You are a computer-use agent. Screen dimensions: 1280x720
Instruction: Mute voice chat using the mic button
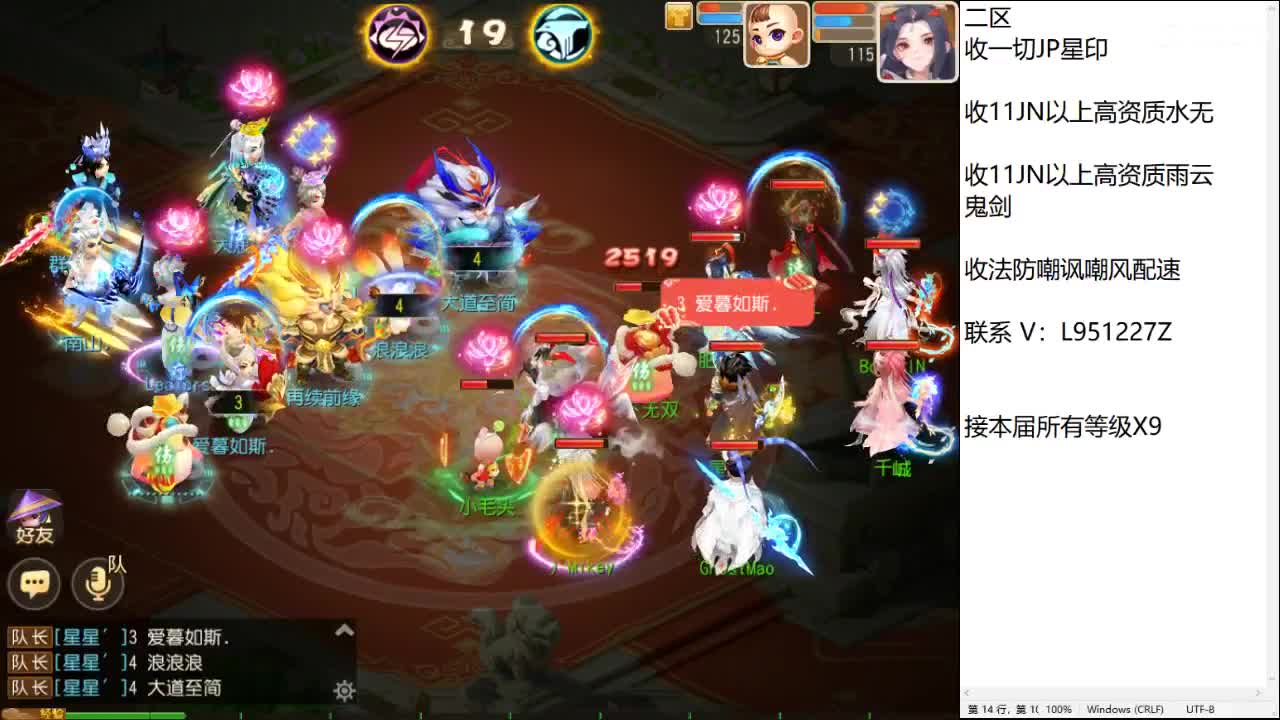[x=96, y=585]
